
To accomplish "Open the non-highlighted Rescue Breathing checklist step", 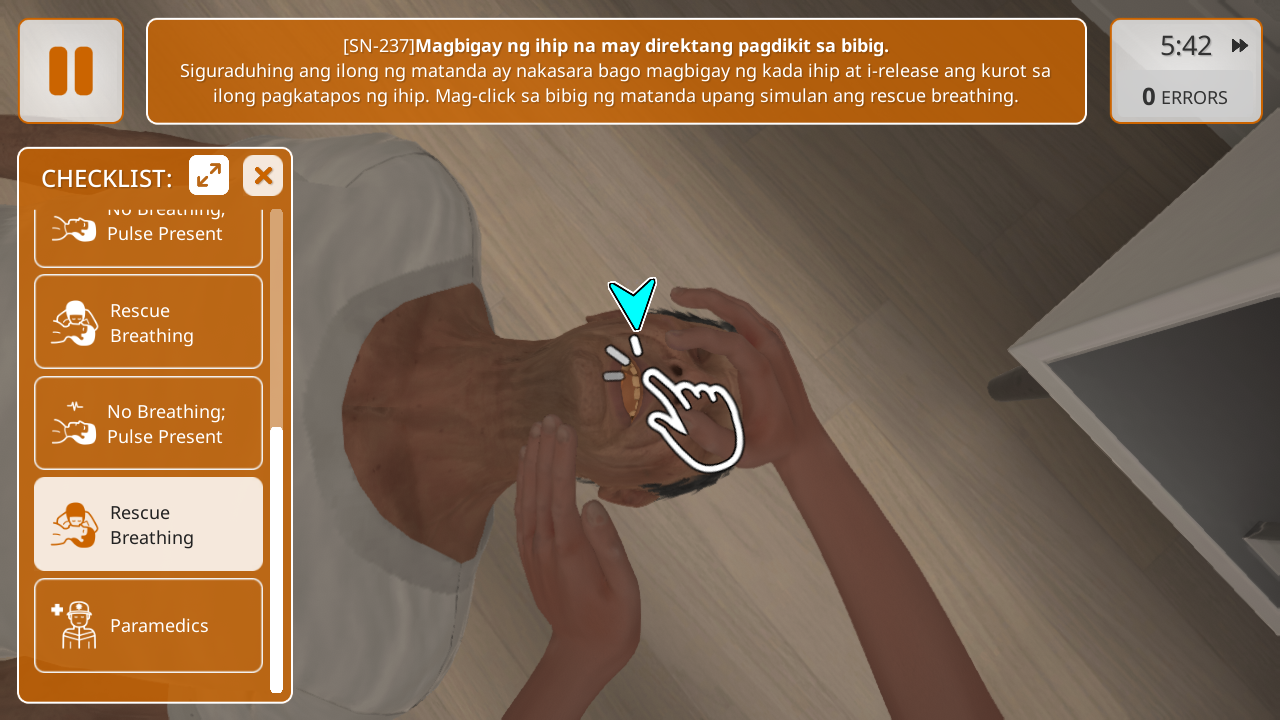I will [x=148, y=322].
